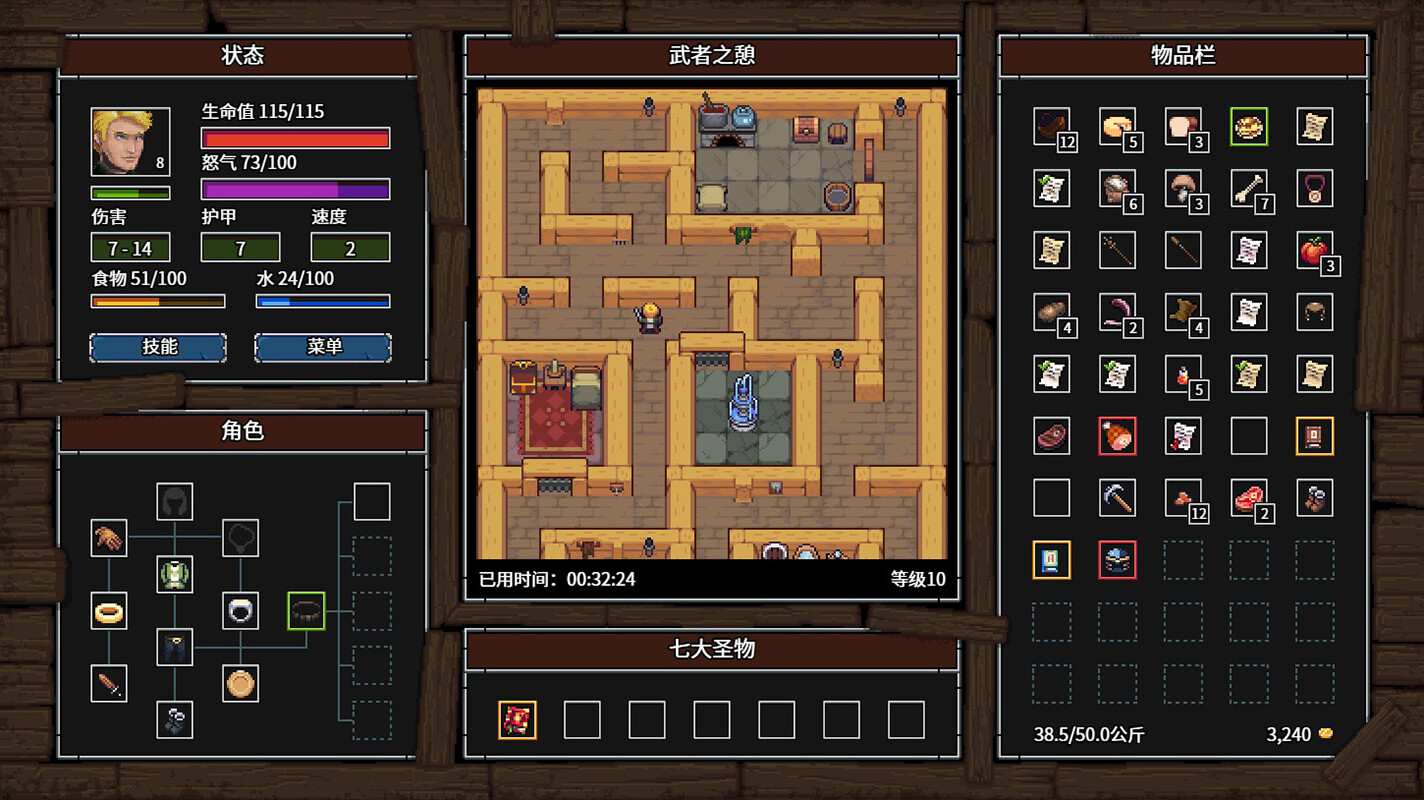The width and height of the screenshot is (1424, 800).
Task: Select the raw steak stack of two
Action: coord(1248,498)
